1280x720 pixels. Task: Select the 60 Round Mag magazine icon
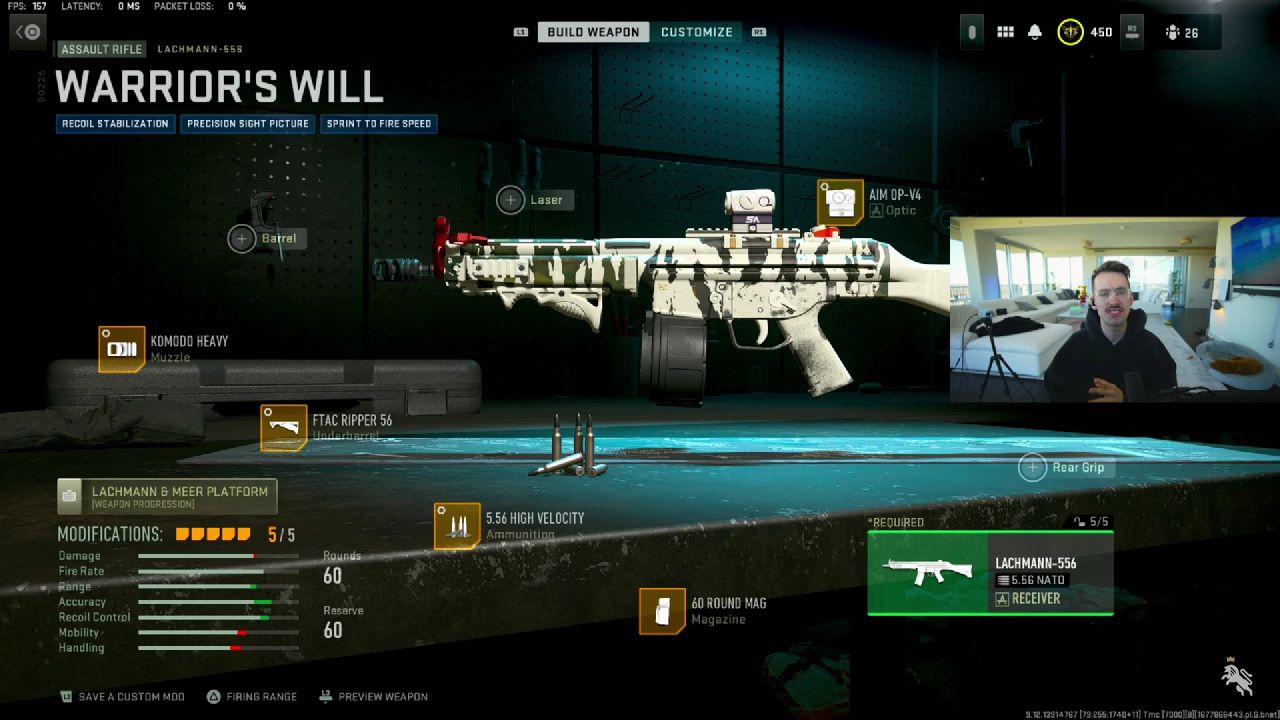tap(661, 611)
